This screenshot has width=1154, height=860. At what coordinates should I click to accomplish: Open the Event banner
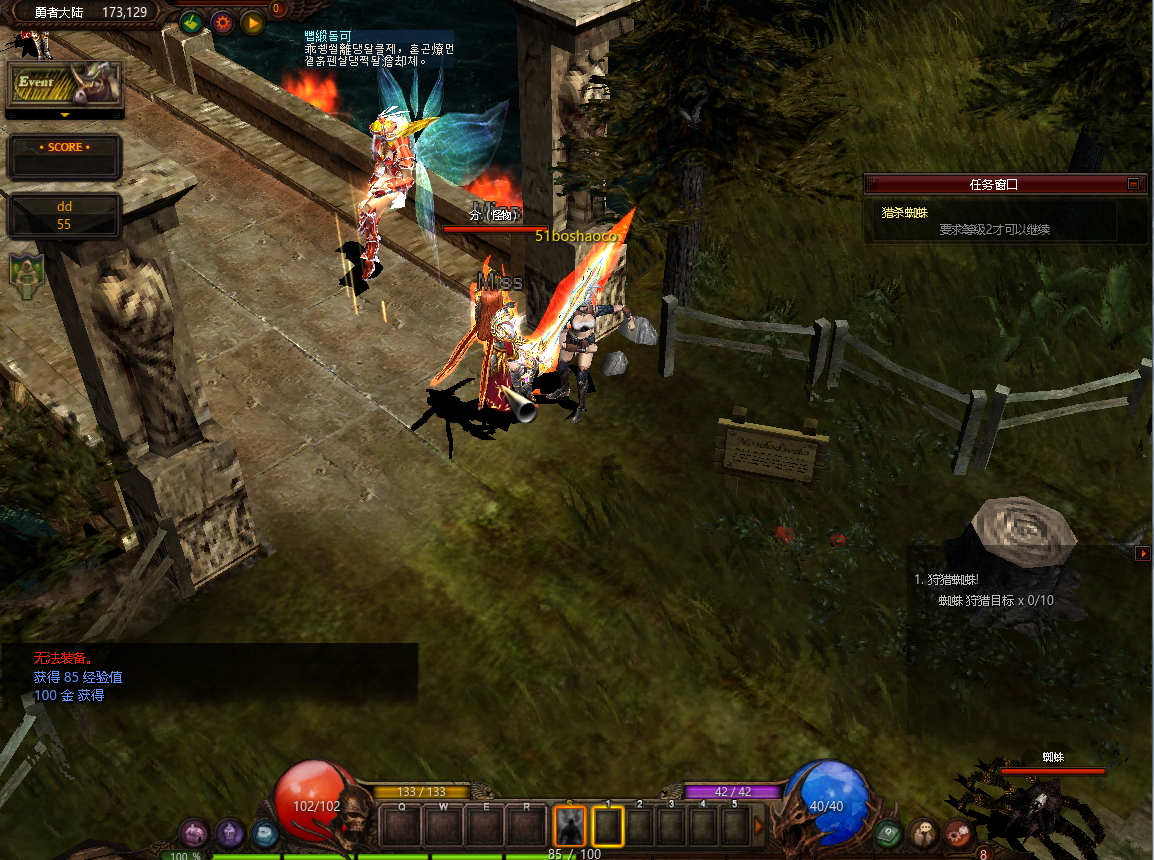pos(65,85)
